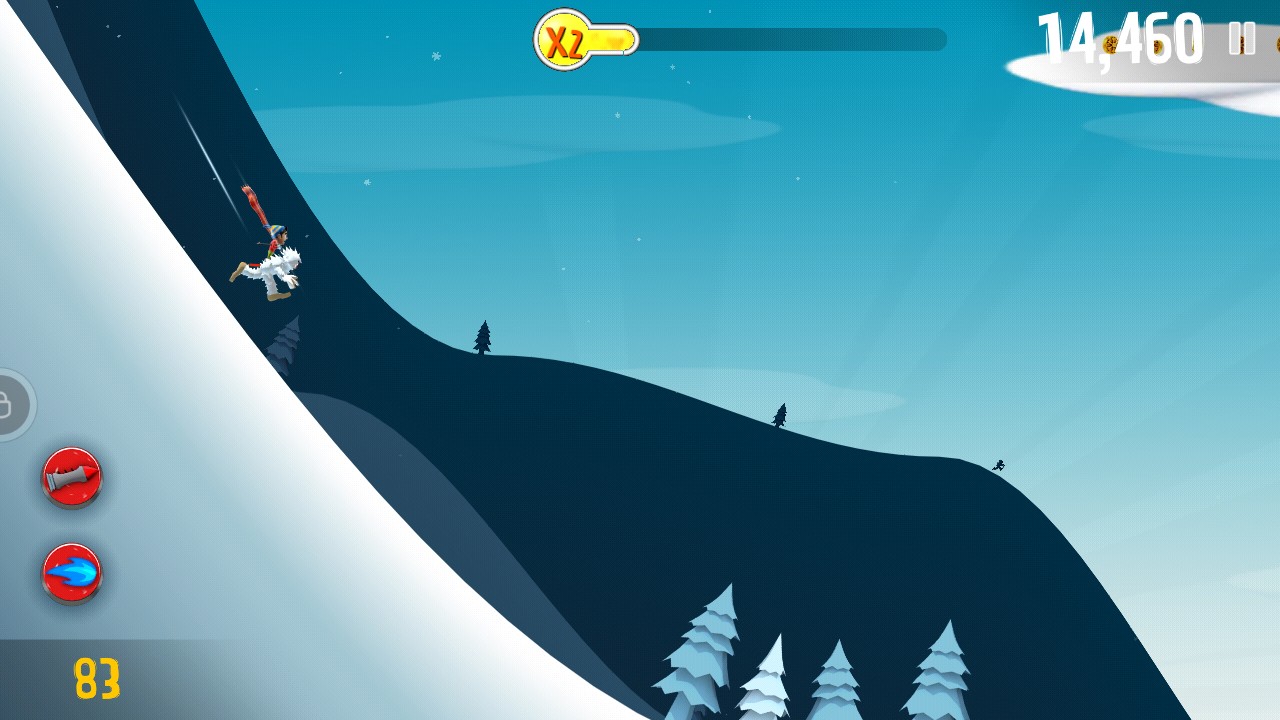Use the blue flame boost button

point(72,573)
